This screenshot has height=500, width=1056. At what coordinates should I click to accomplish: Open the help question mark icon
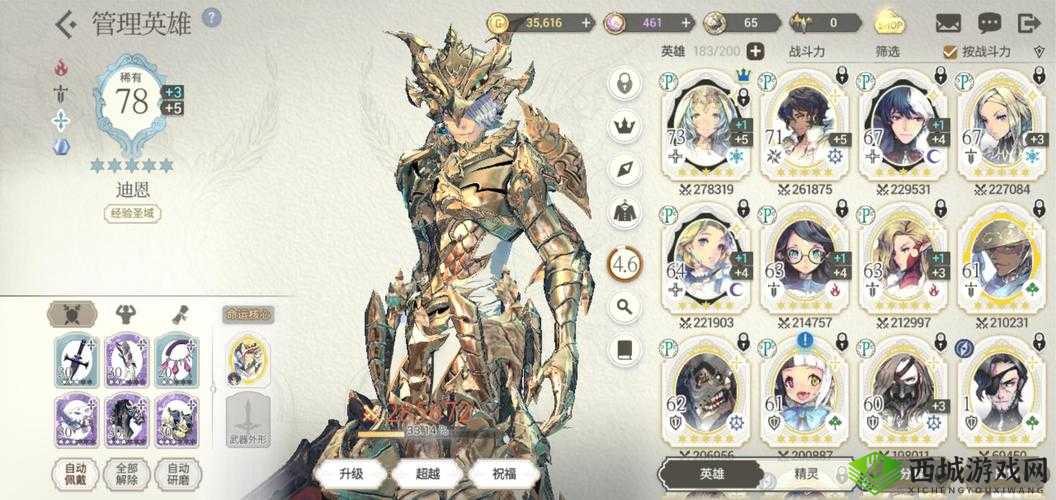(x=211, y=18)
